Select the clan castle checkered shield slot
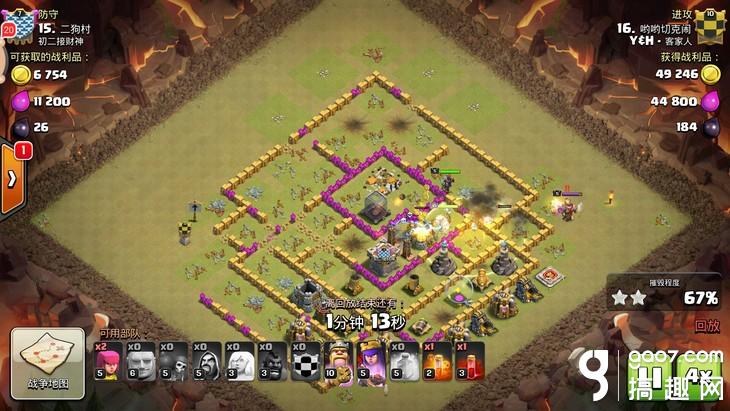Screen dimensions: 730x411 305,361
